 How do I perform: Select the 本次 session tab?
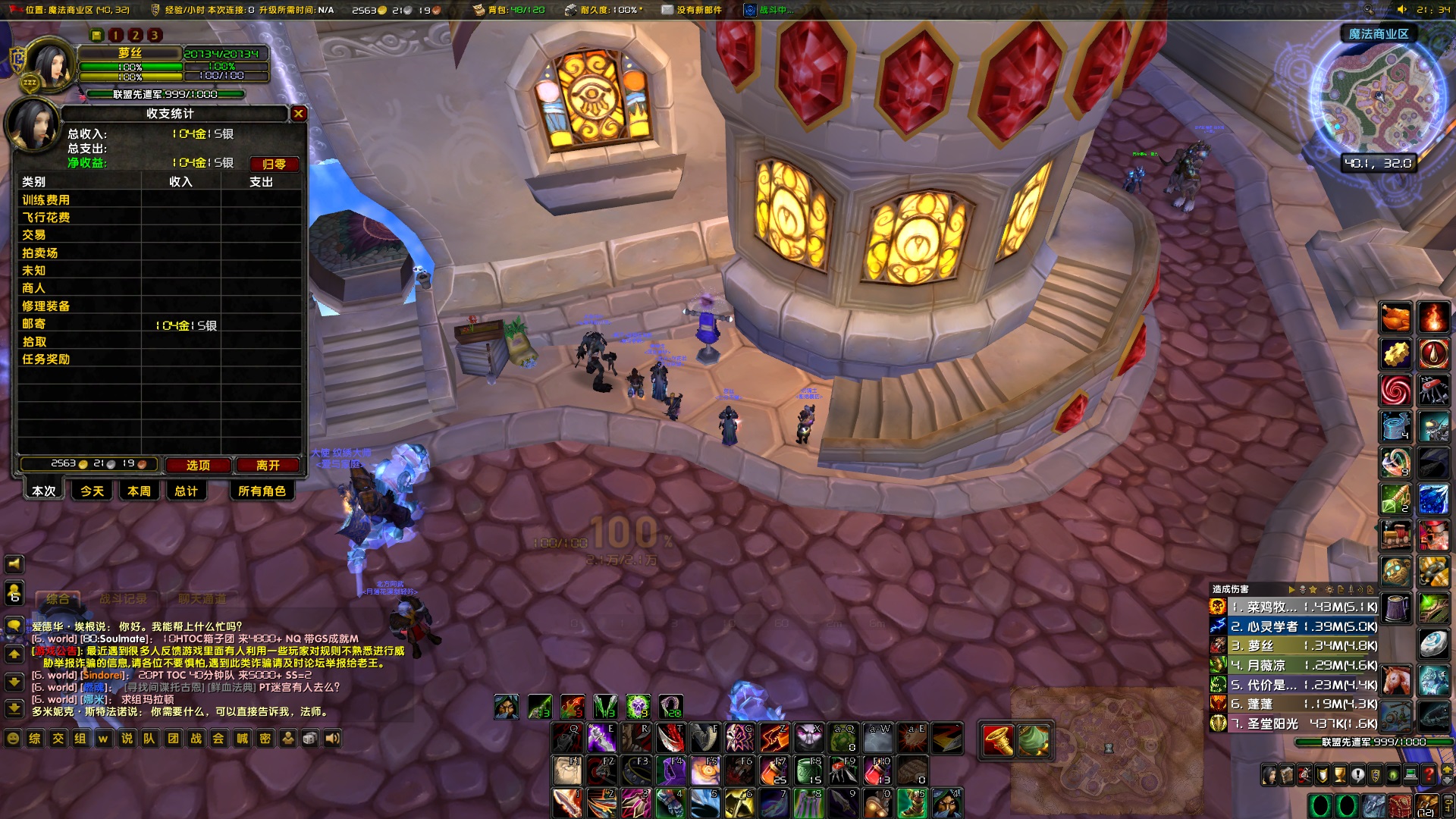pos(43,491)
